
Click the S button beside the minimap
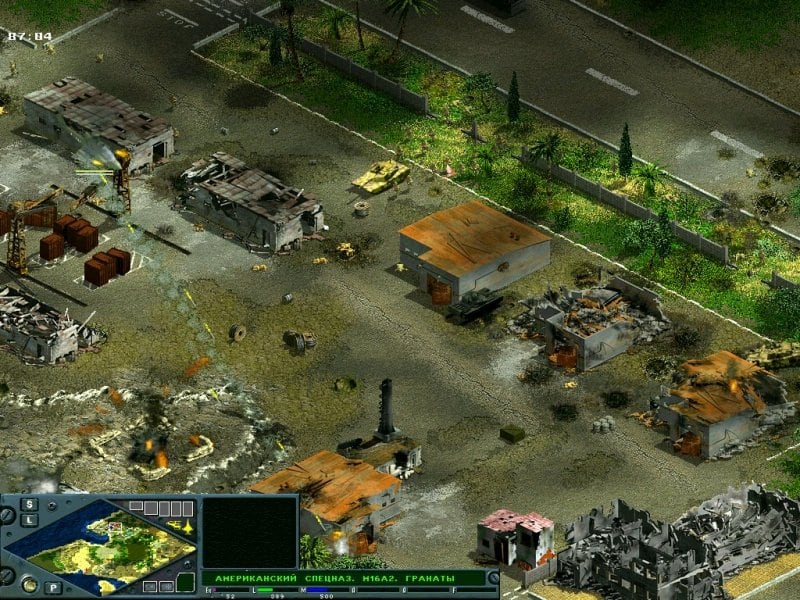(x=30, y=503)
